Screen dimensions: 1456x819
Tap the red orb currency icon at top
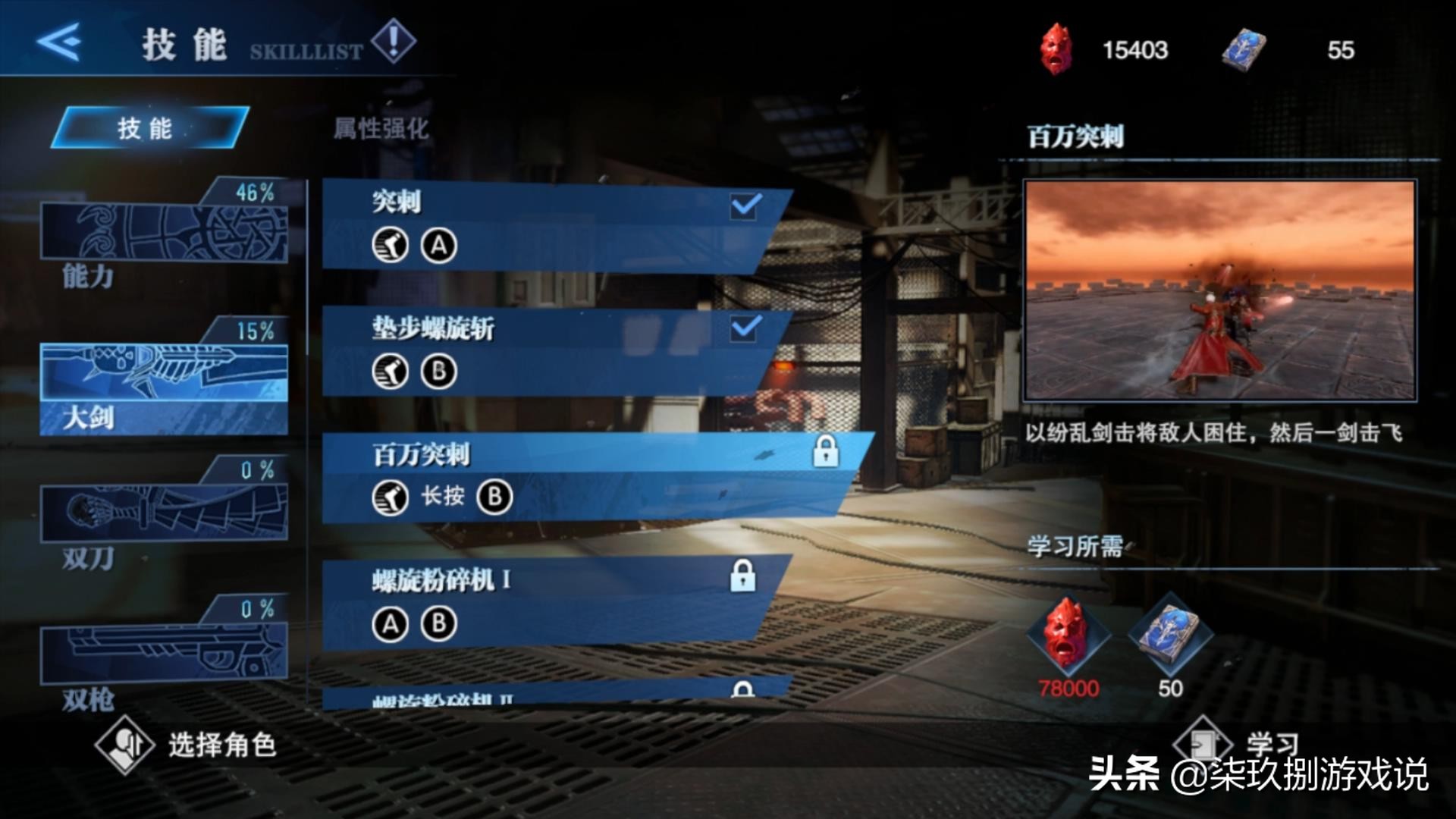coord(1056,49)
